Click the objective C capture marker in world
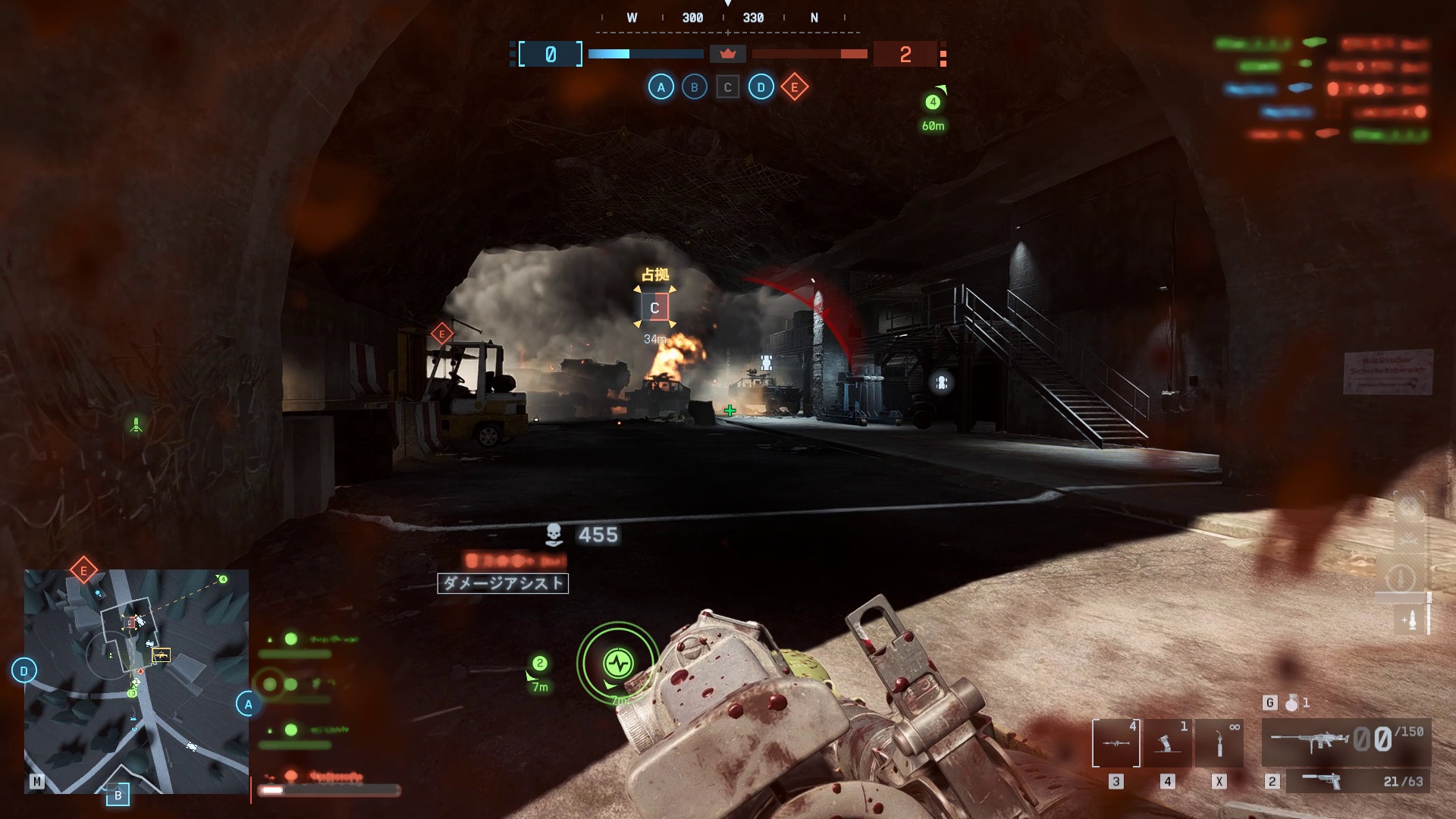This screenshot has height=819, width=1456. [x=654, y=308]
